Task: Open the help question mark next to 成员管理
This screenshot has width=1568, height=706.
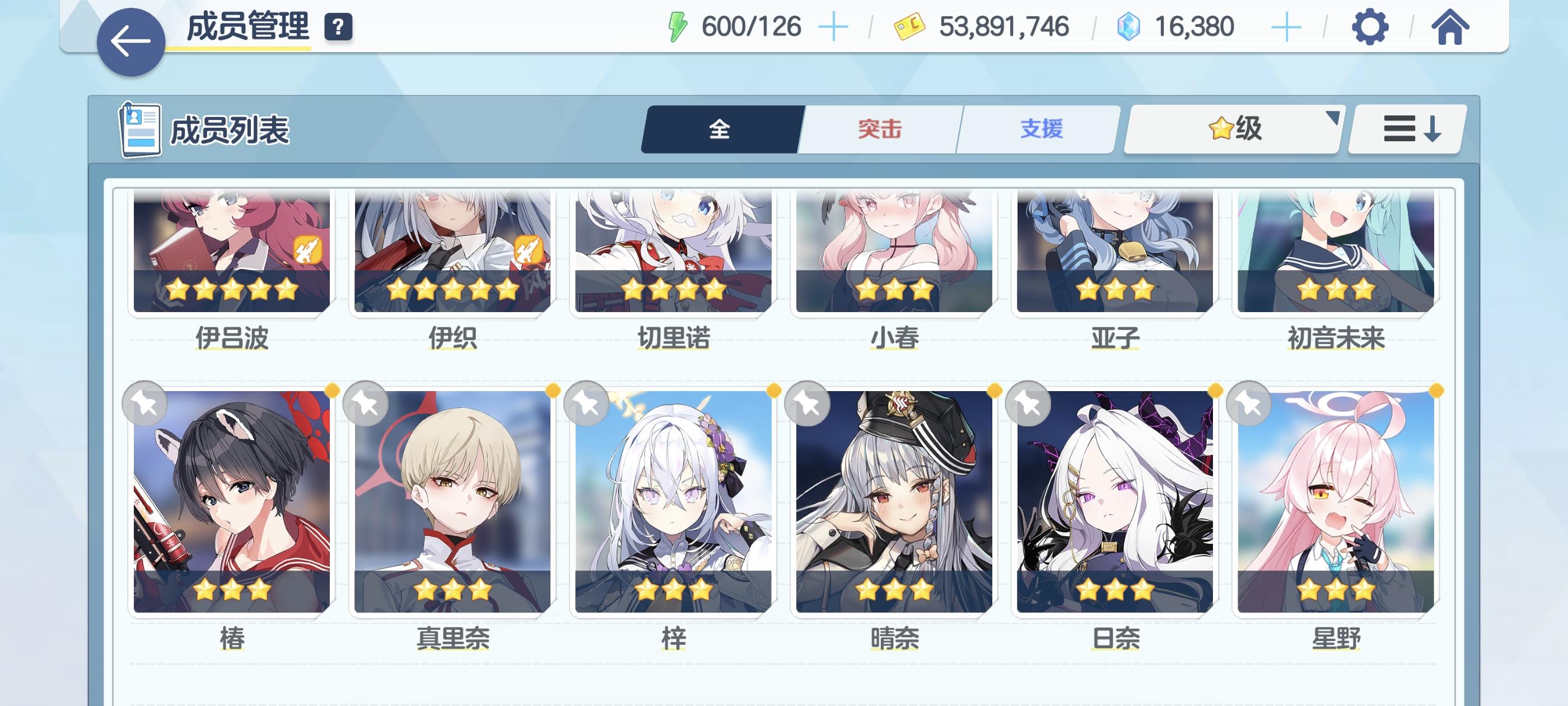Action: click(339, 26)
